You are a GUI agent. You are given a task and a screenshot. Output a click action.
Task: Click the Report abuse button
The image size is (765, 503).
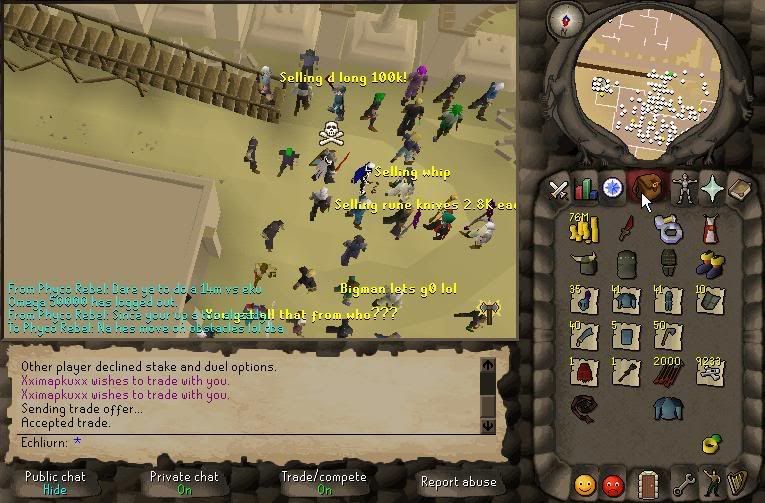pos(457,482)
